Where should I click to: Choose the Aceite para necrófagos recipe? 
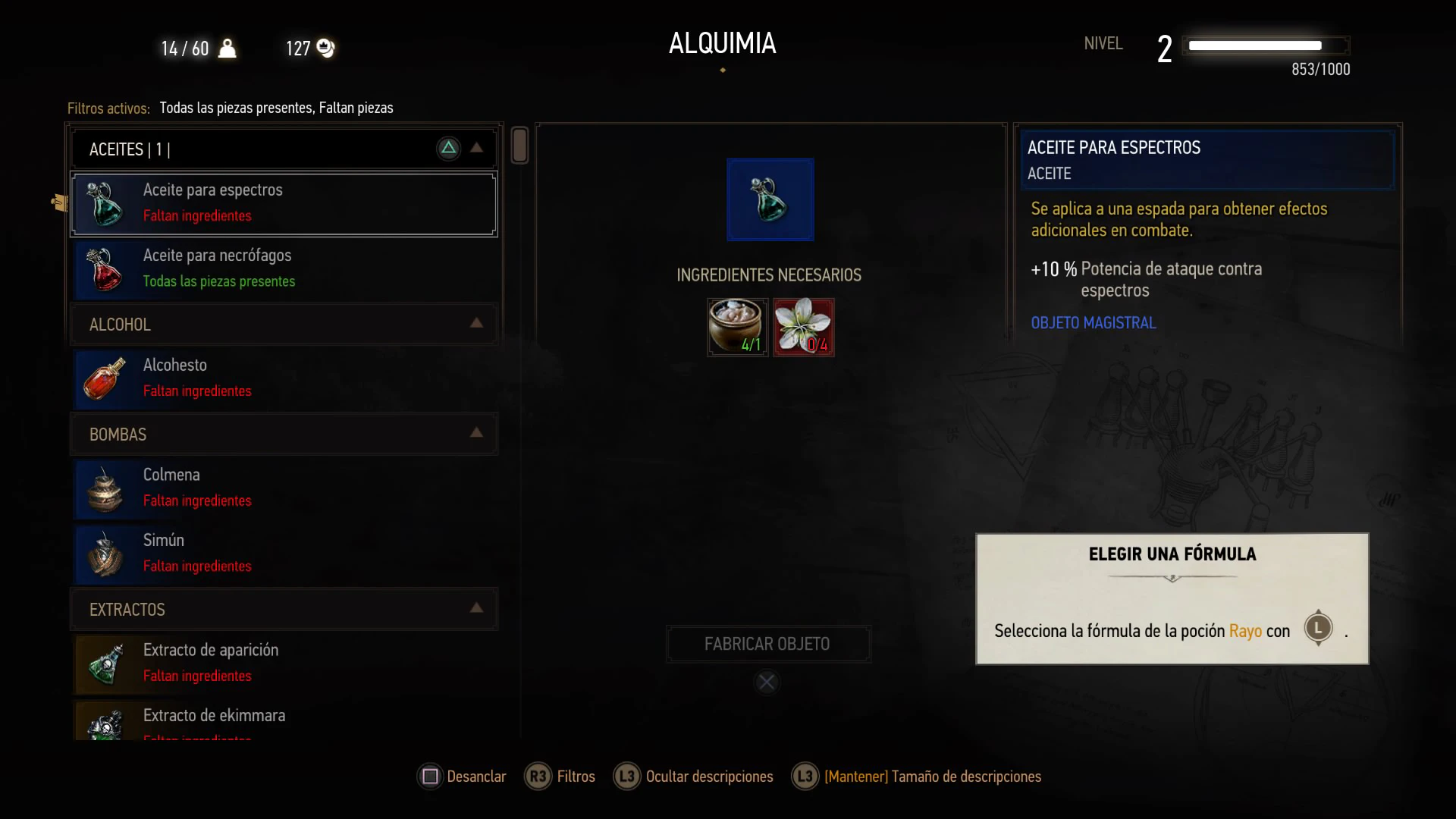pyautogui.click(x=284, y=268)
